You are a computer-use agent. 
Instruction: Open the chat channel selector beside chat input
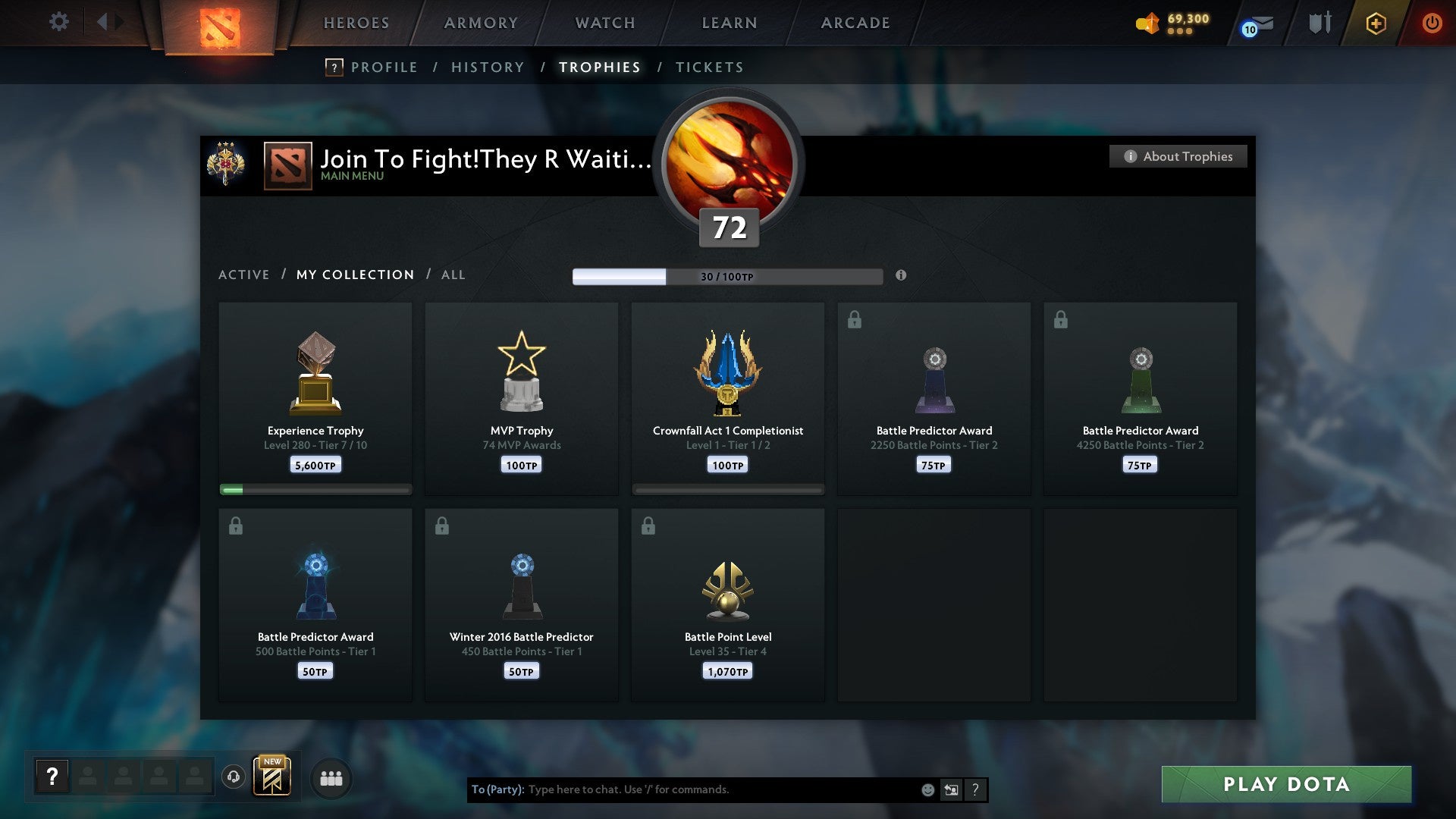point(952,789)
